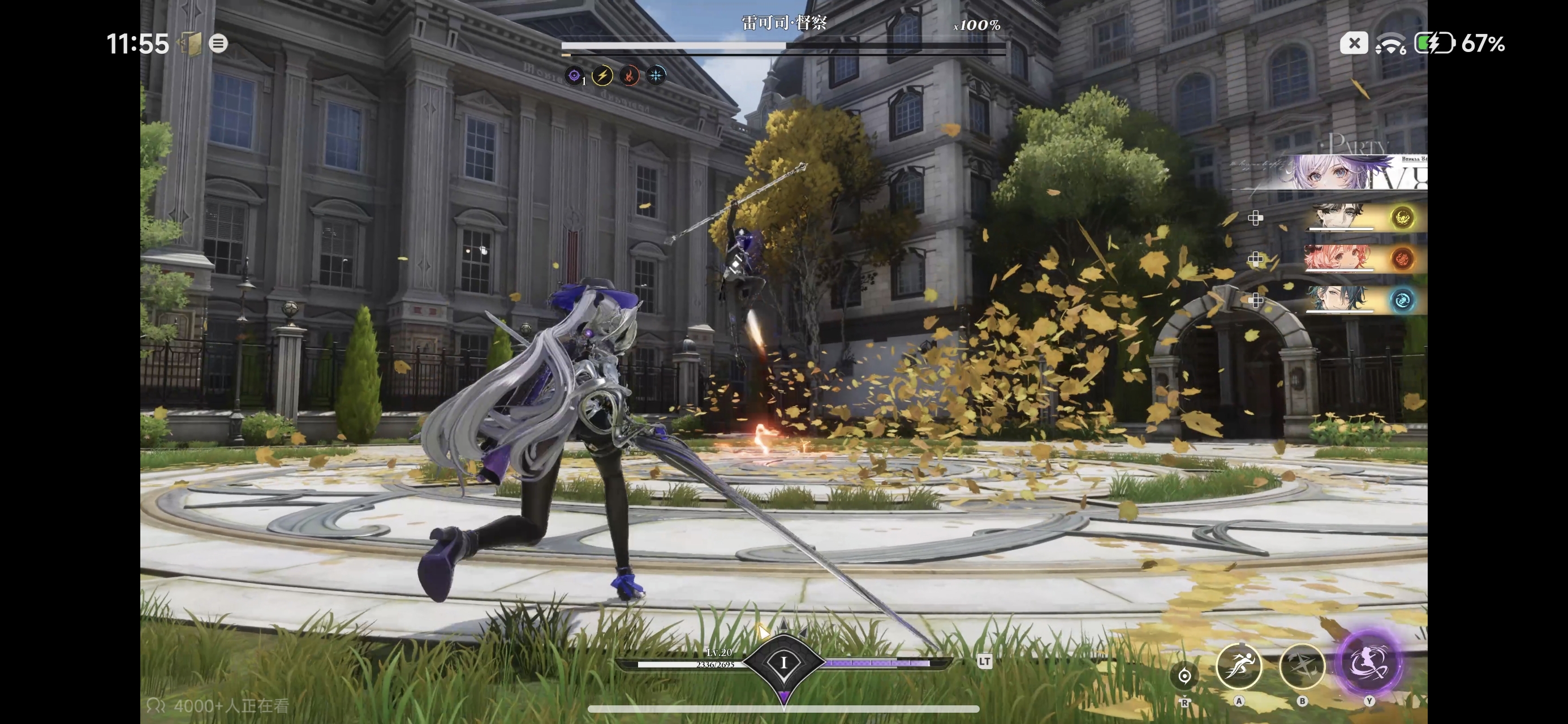Close the overlay with the X button
The width and height of the screenshot is (1568, 724).
pyautogui.click(x=1354, y=43)
